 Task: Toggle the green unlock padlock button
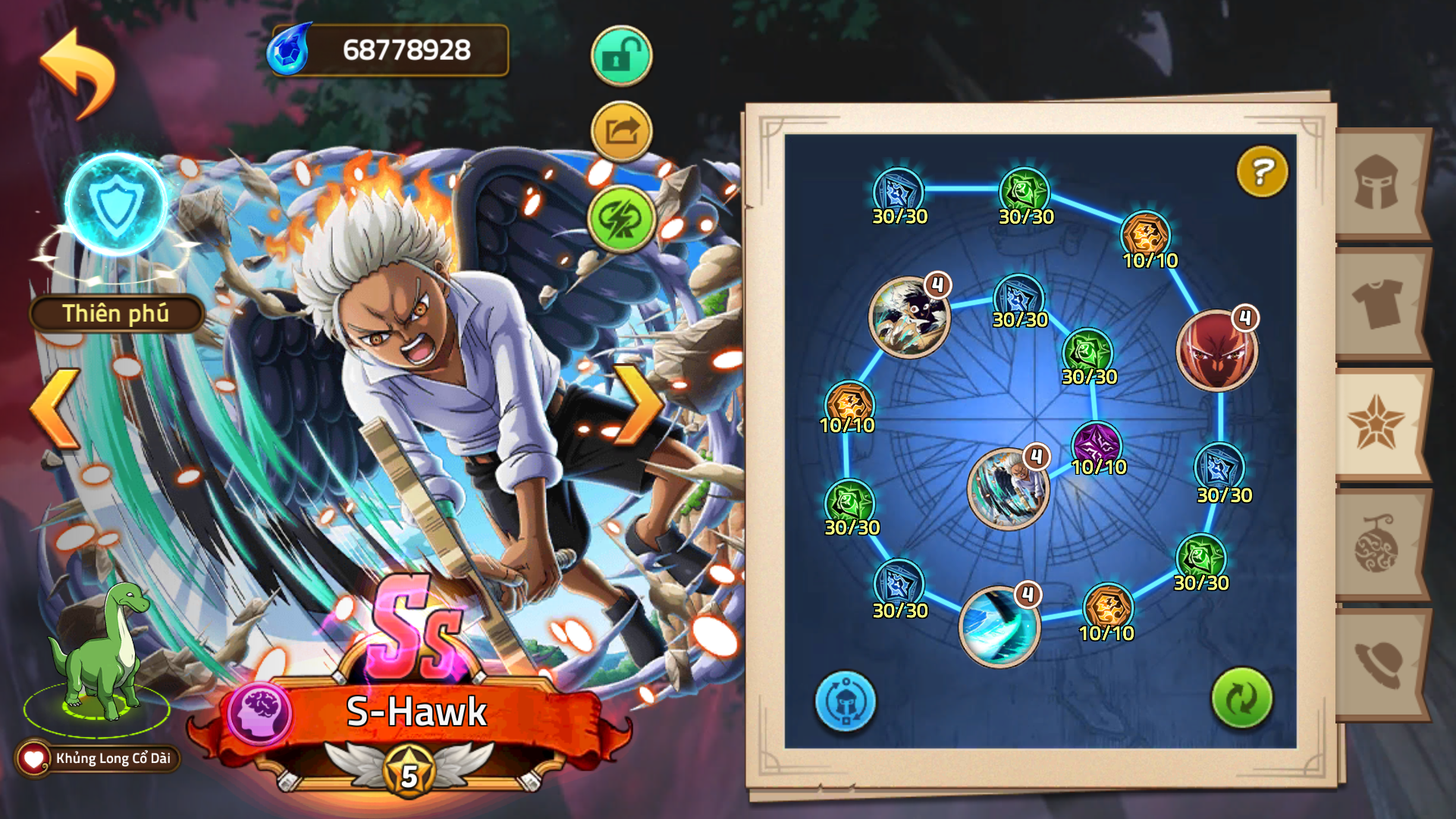tap(621, 56)
